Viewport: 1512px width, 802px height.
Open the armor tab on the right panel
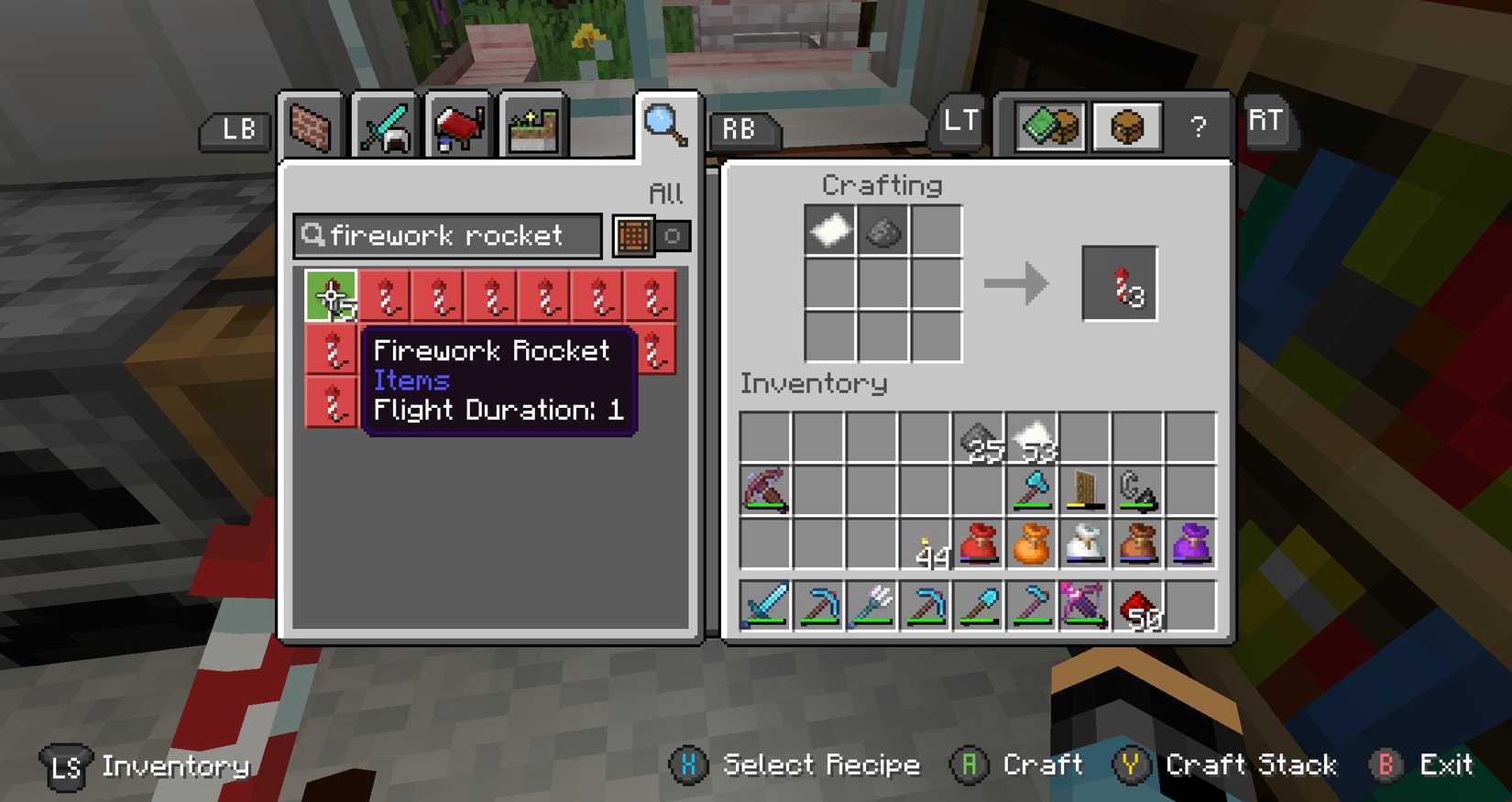[x=1126, y=126]
